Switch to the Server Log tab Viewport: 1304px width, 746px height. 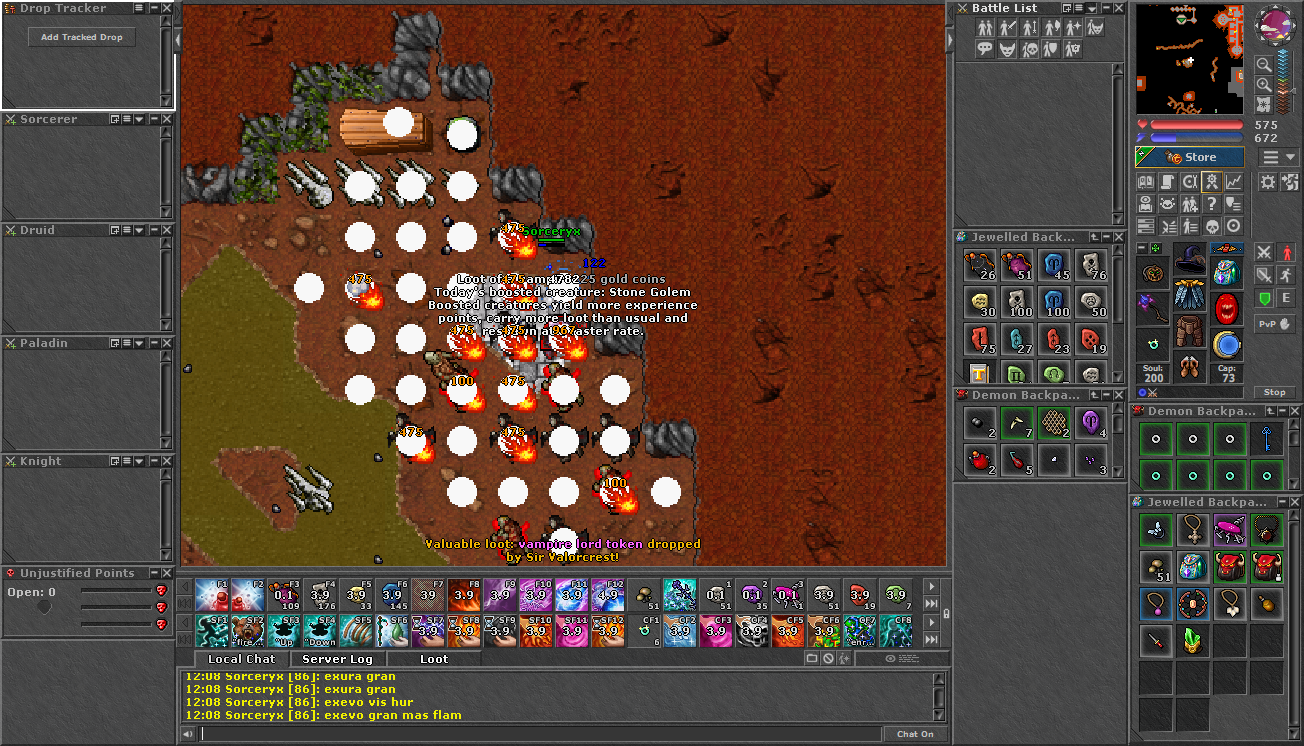(335, 659)
